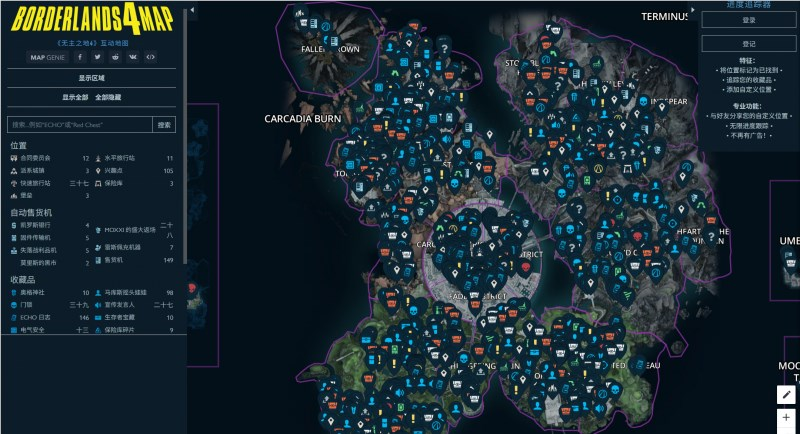The width and height of the screenshot is (800, 434).
Task: Collapse the left sidebar with the arrow
Action: pyautogui.click(x=192, y=8)
